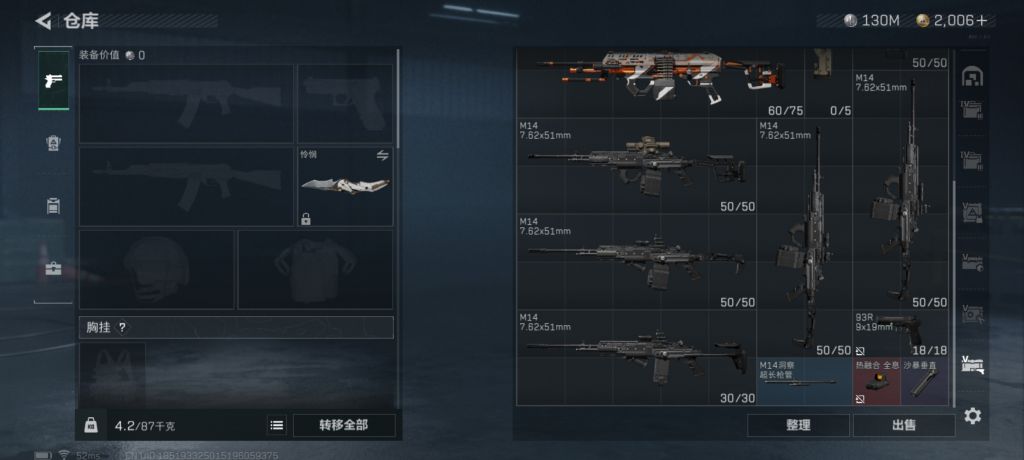The height and width of the screenshot is (460, 1024).
Task: Select the equipped knife slot
Action: point(345,187)
